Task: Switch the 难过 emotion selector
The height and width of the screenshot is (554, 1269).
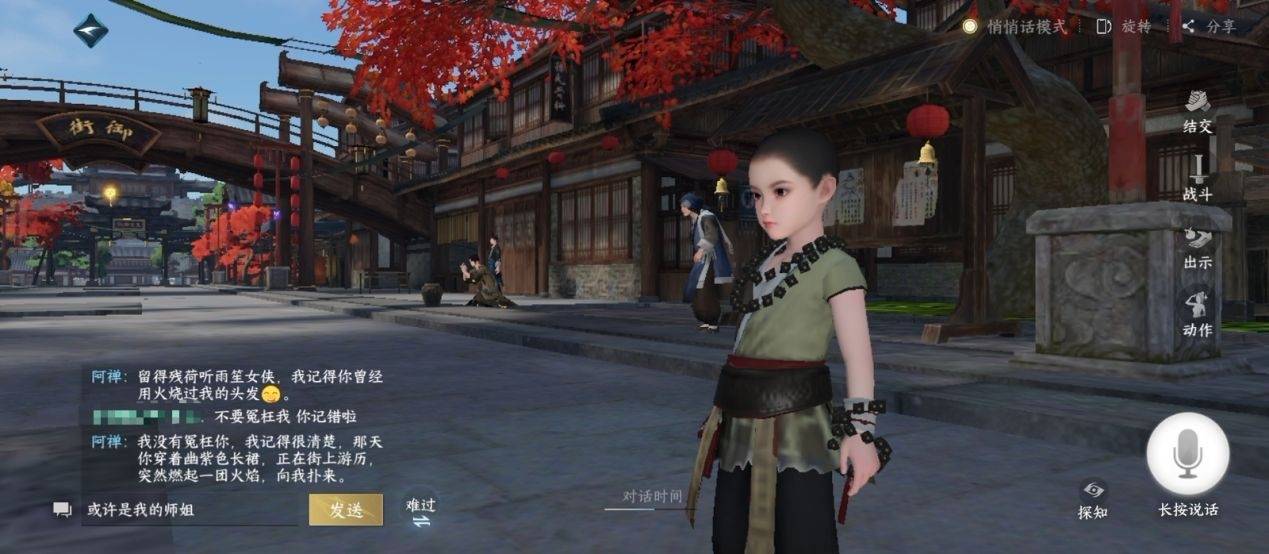Action: 421,510
